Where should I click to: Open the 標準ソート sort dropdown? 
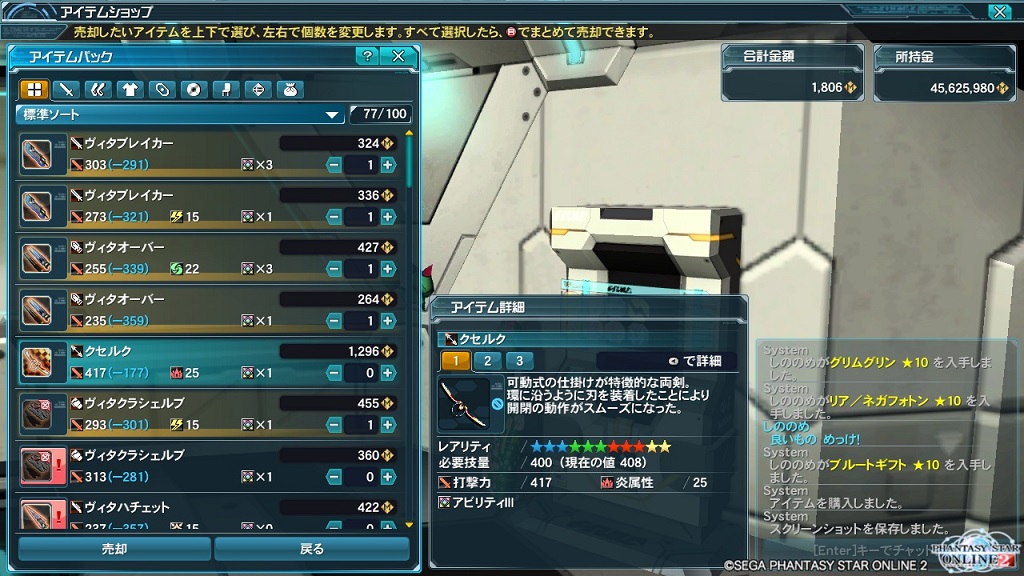click(x=181, y=115)
